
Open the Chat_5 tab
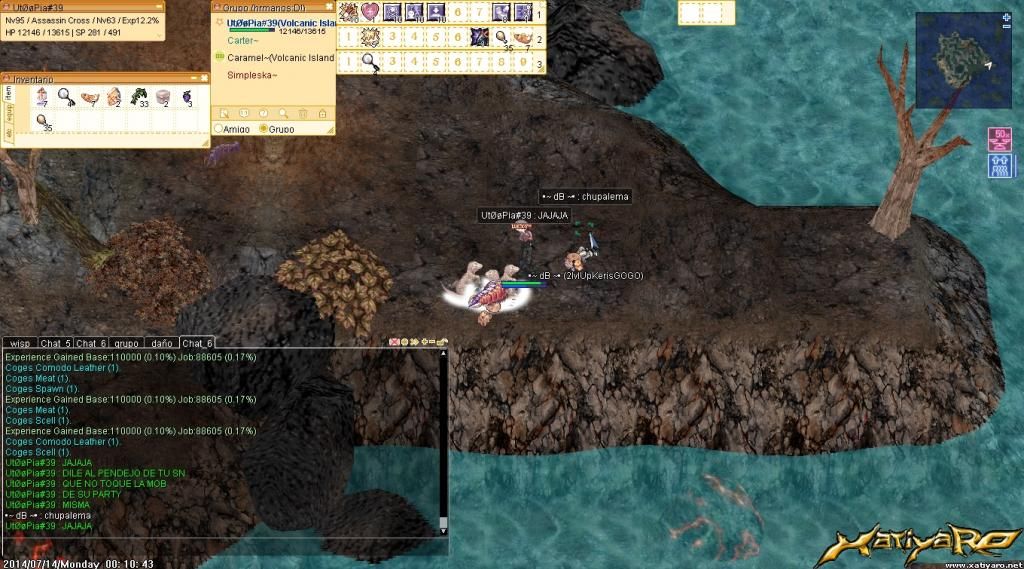[56, 343]
